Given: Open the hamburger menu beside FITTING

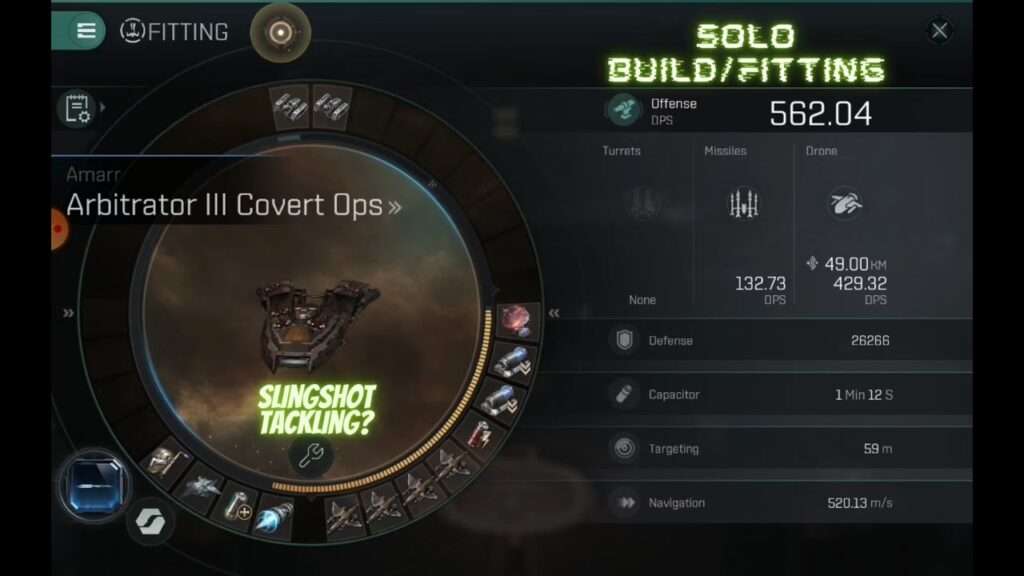Looking at the screenshot, I should click(x=86, y=31).
